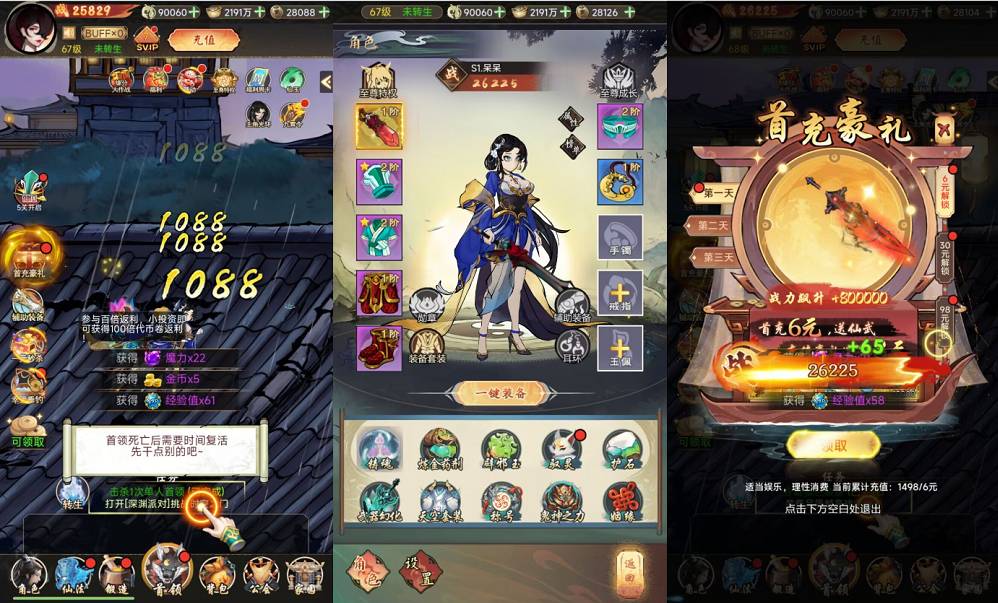Open the 背包 bag tab
Image resolution: width=998 pixels, height=603 pixels.
pyautogui.click(x=217, y=574)
